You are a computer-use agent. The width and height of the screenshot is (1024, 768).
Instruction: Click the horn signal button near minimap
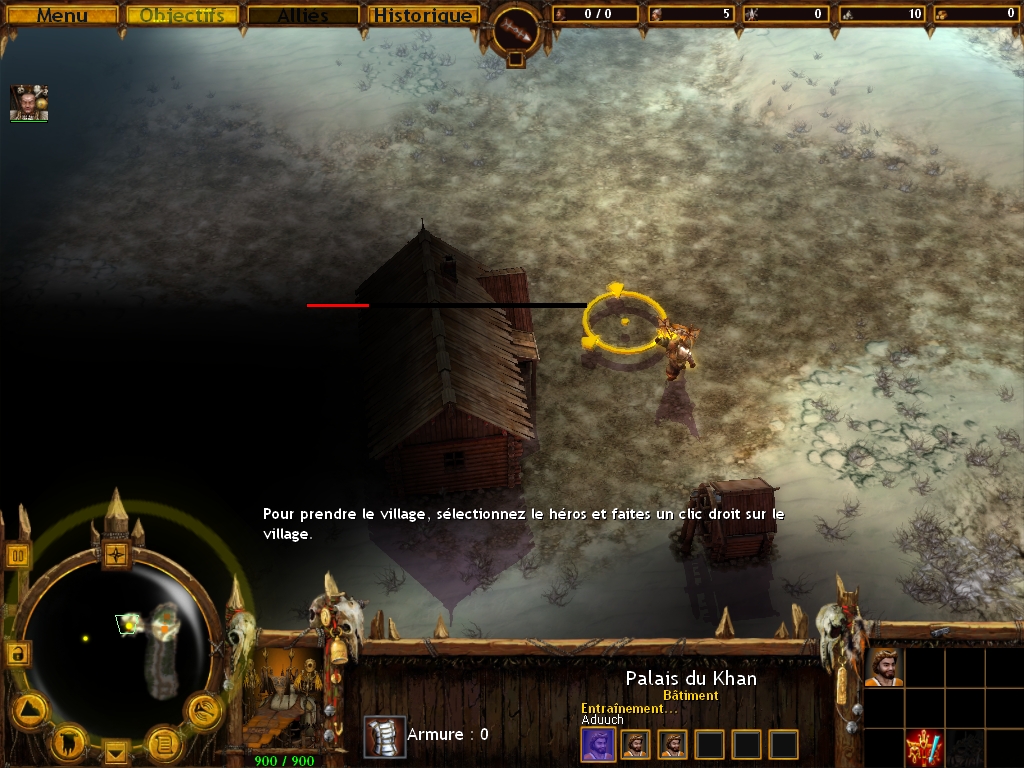tap(204, 710)
